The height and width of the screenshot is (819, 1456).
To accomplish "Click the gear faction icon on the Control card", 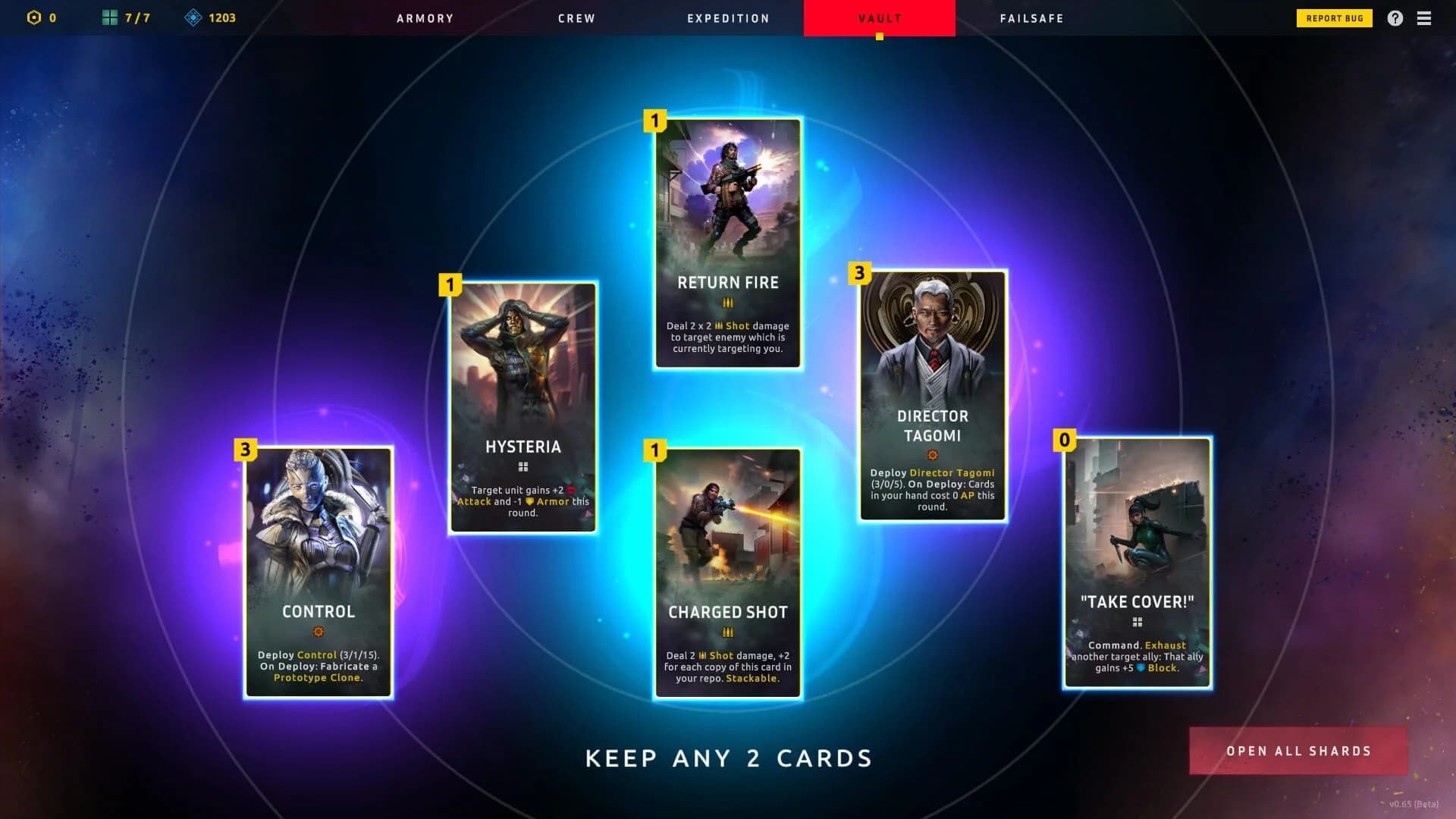I will (x=318, y=632).
